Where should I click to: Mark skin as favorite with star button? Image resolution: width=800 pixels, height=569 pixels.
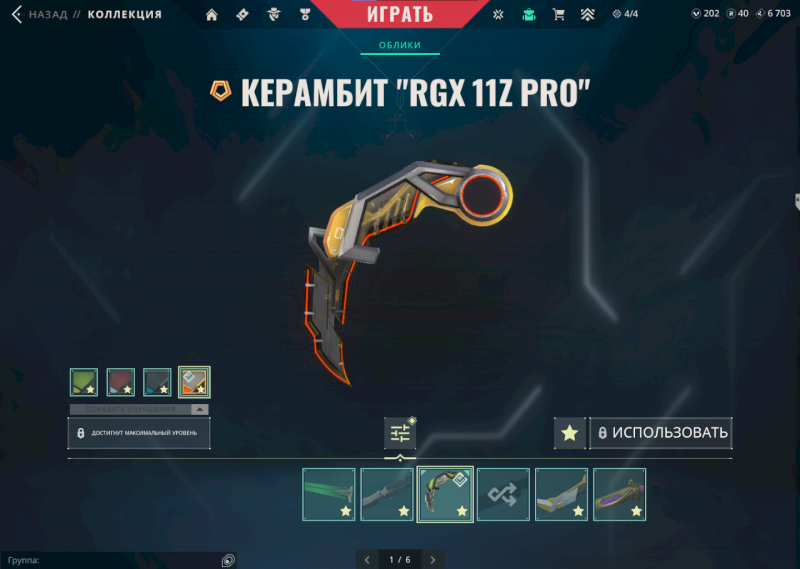pyautogui.click(x=569, y=433)
